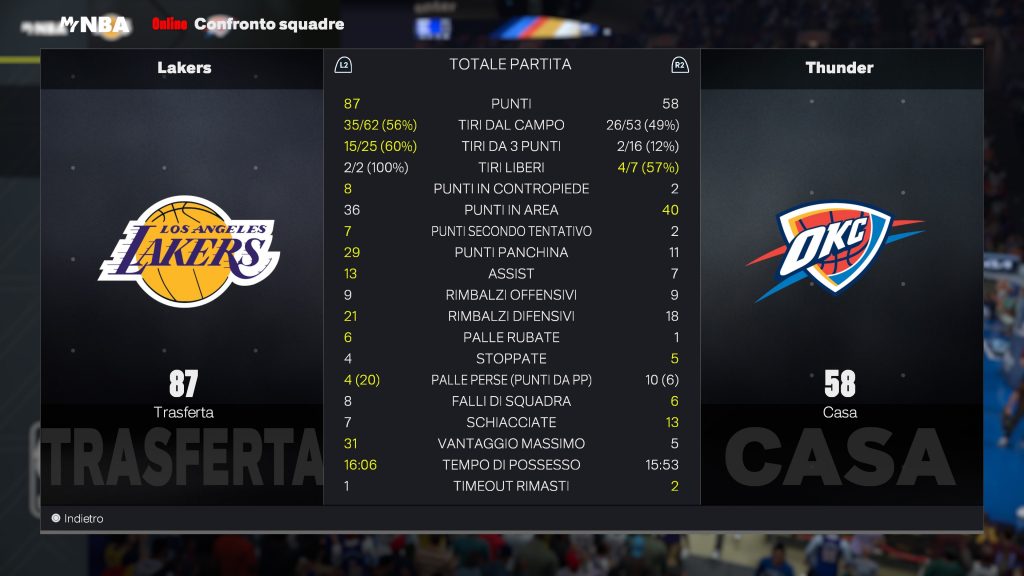Choose the Lakers team panel
Screen dimensions: 1024x576
[x=184, y=252]
